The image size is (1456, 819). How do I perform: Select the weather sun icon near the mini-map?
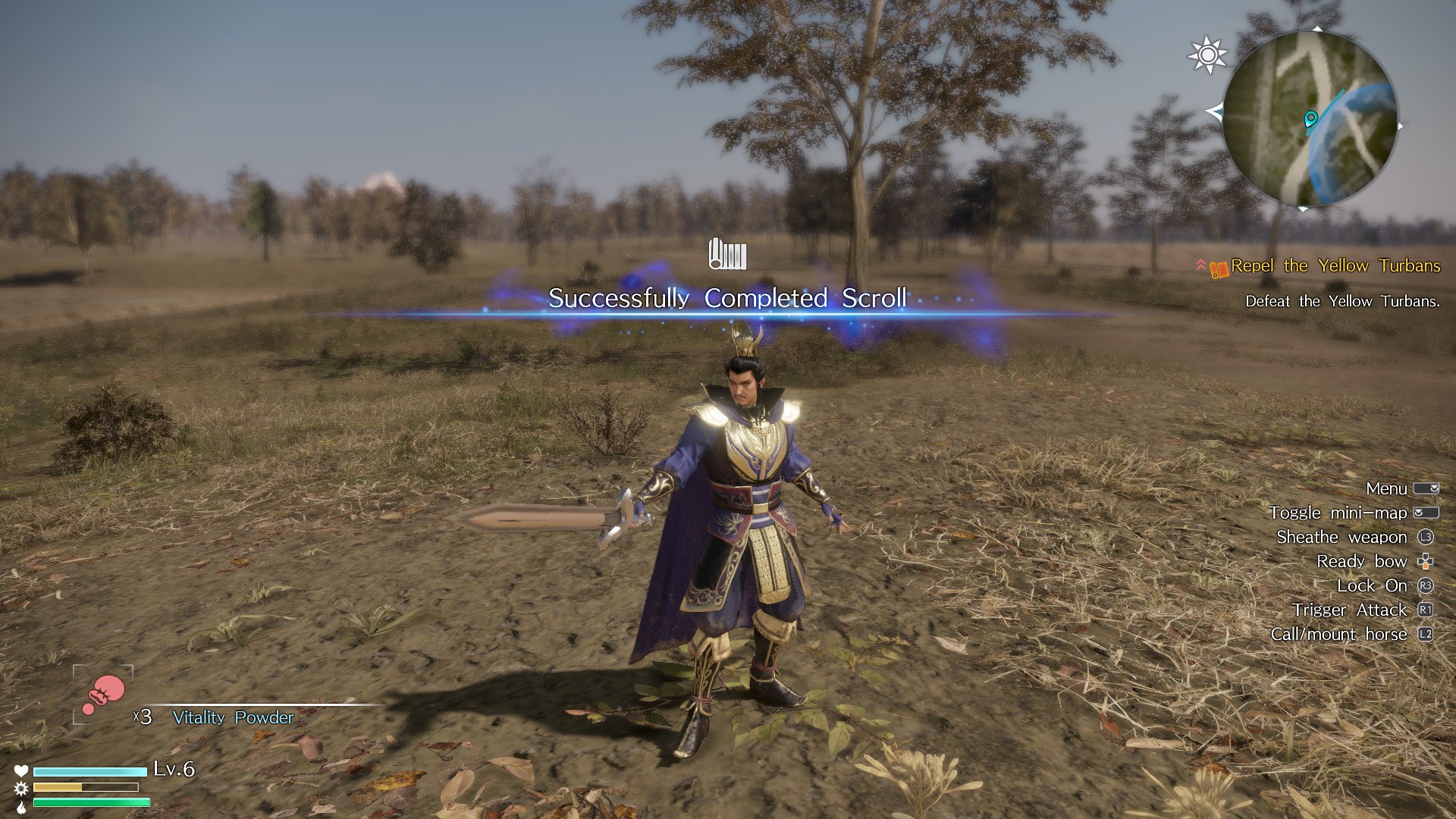1207,55
